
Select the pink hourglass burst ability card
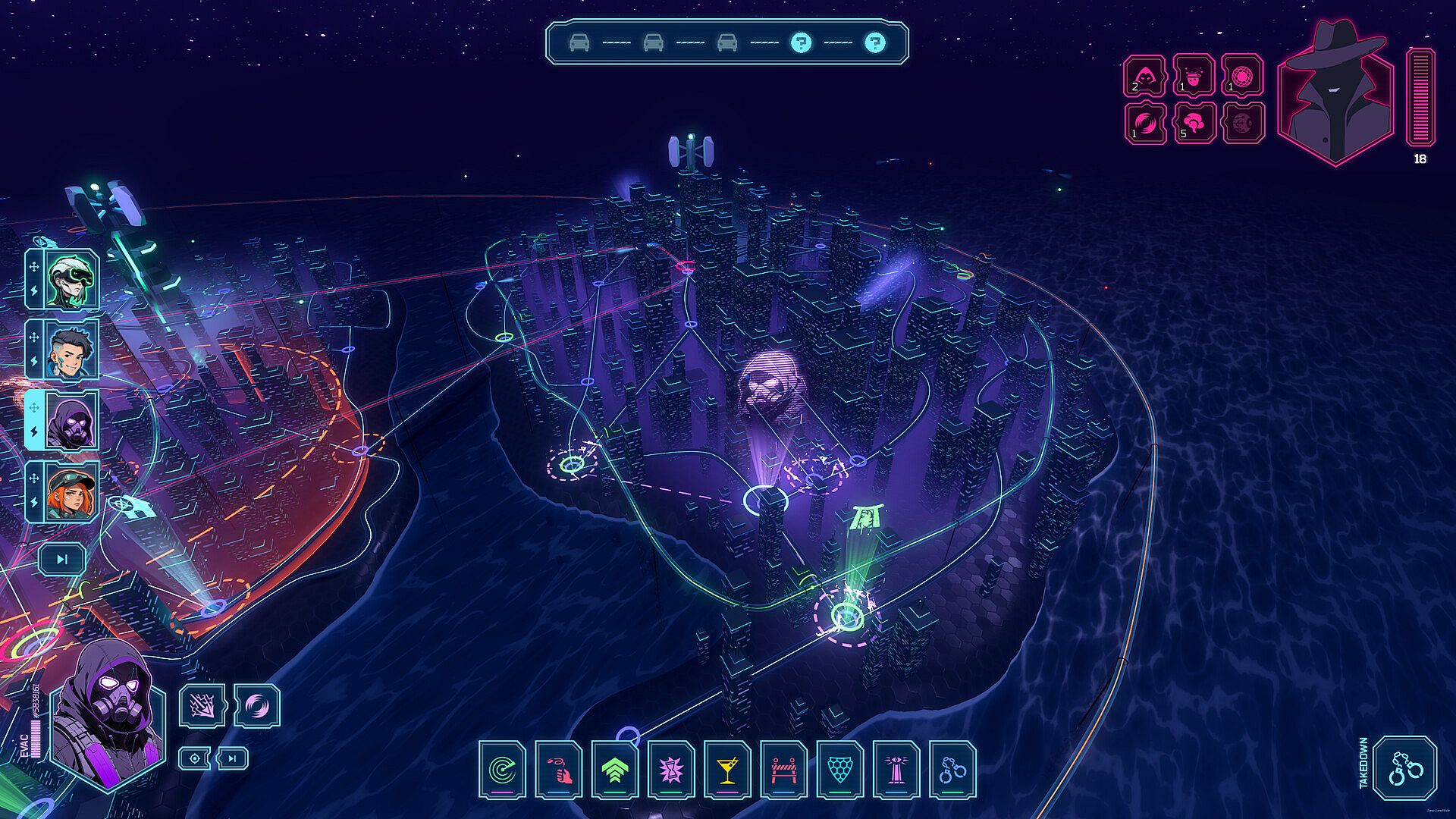click(671, 770)
